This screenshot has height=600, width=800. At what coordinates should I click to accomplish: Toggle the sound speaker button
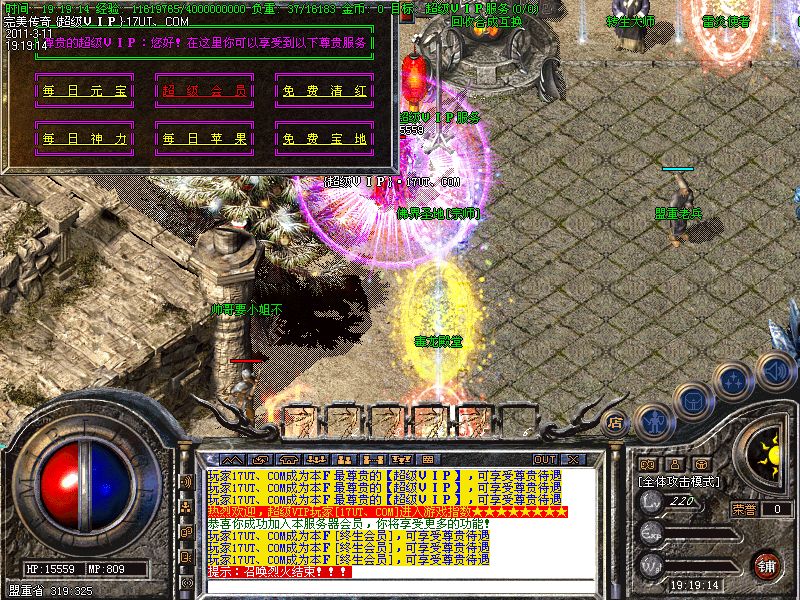point(775,370)
